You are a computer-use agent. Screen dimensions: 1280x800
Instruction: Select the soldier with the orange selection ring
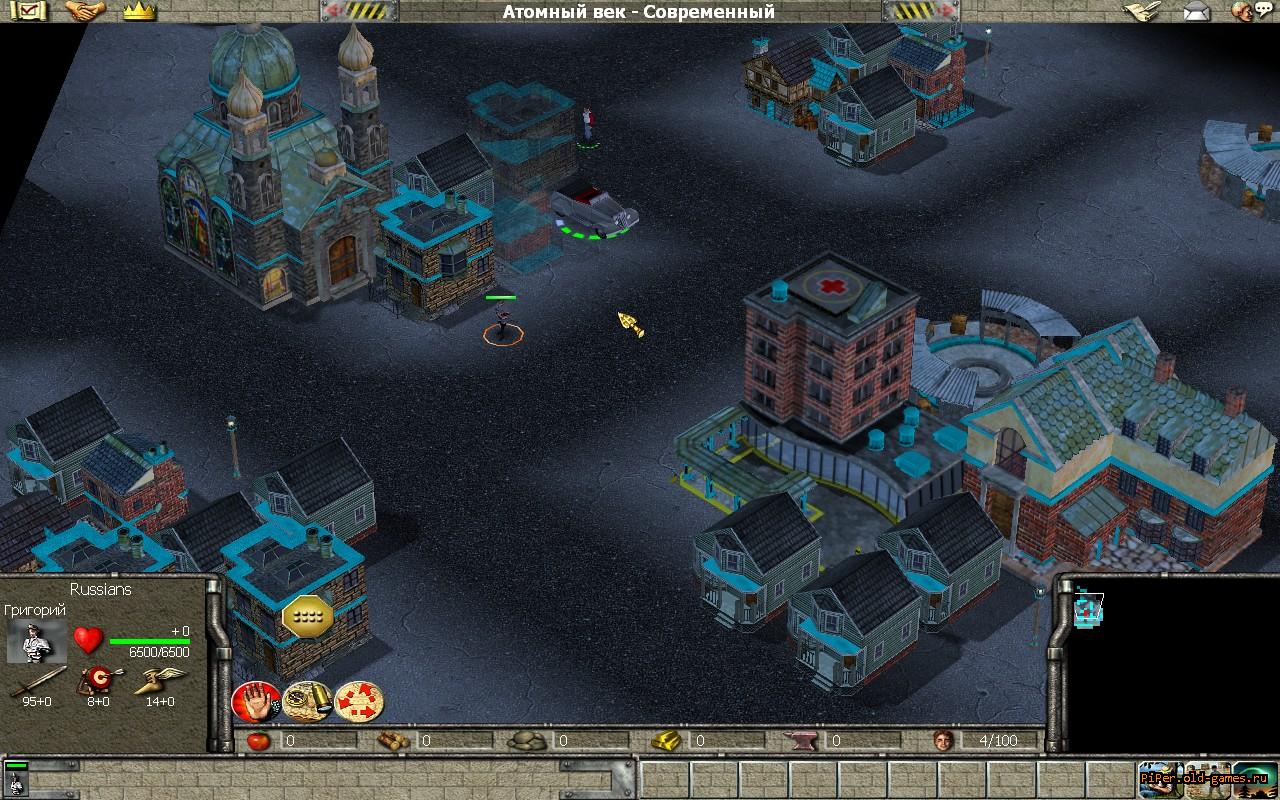(x=502, y=325)
